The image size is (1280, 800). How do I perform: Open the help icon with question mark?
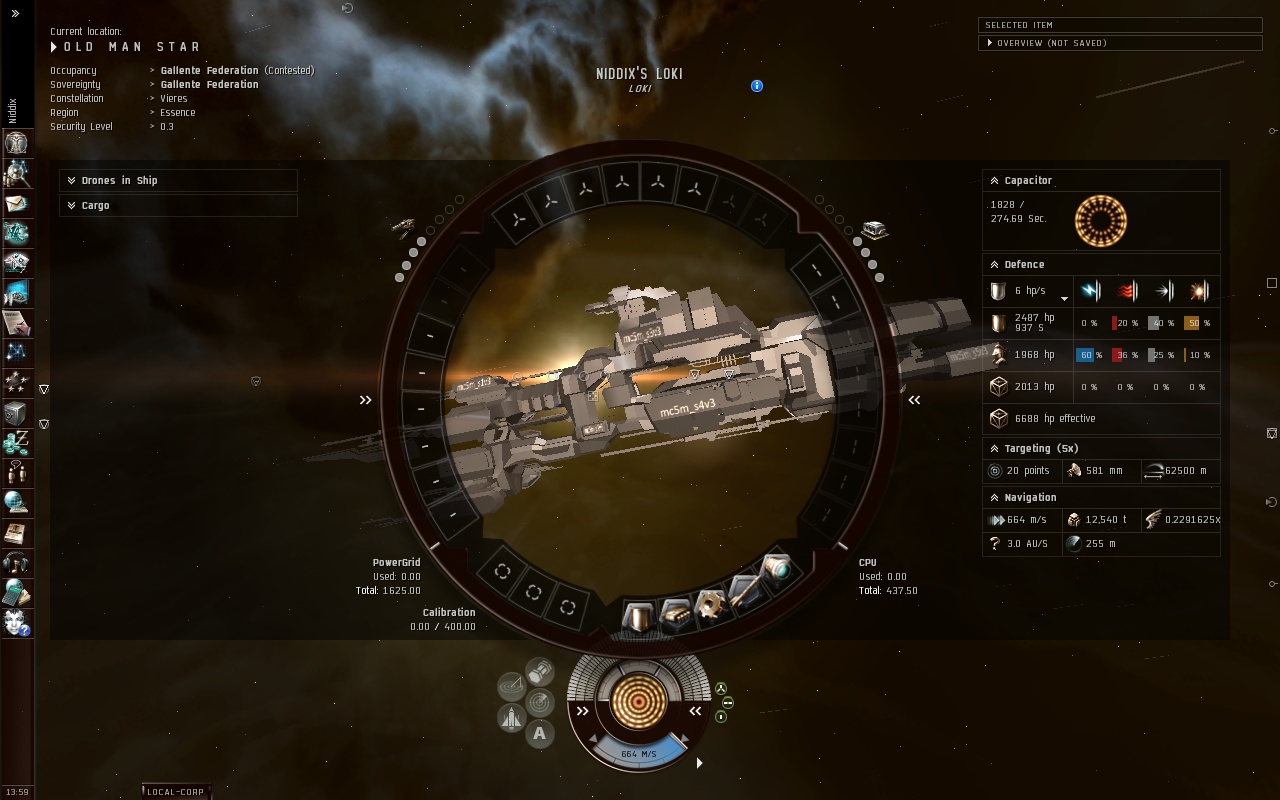(x=16, y=622)
